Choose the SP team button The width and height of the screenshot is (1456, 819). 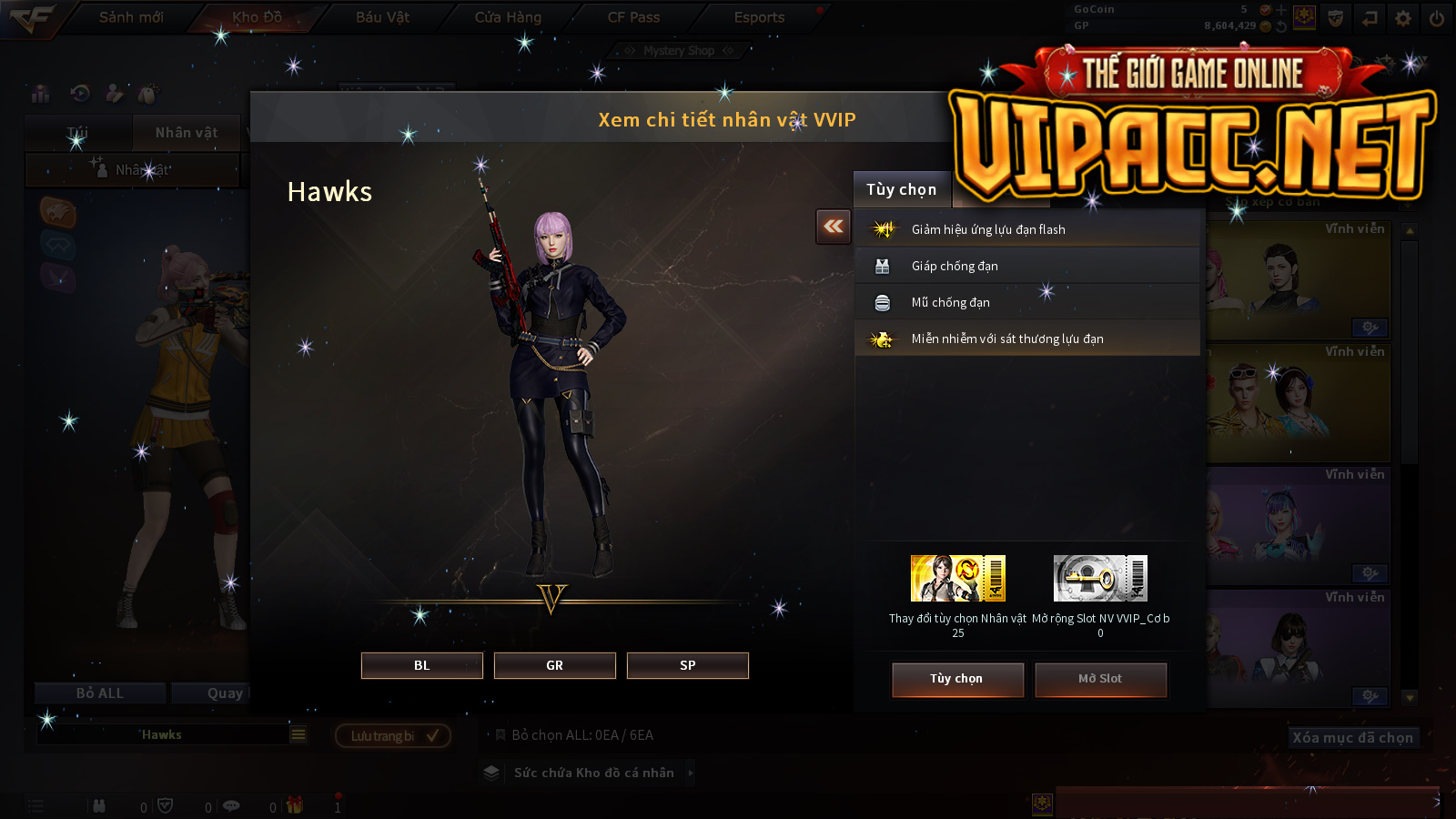click(x=687, y=665)
